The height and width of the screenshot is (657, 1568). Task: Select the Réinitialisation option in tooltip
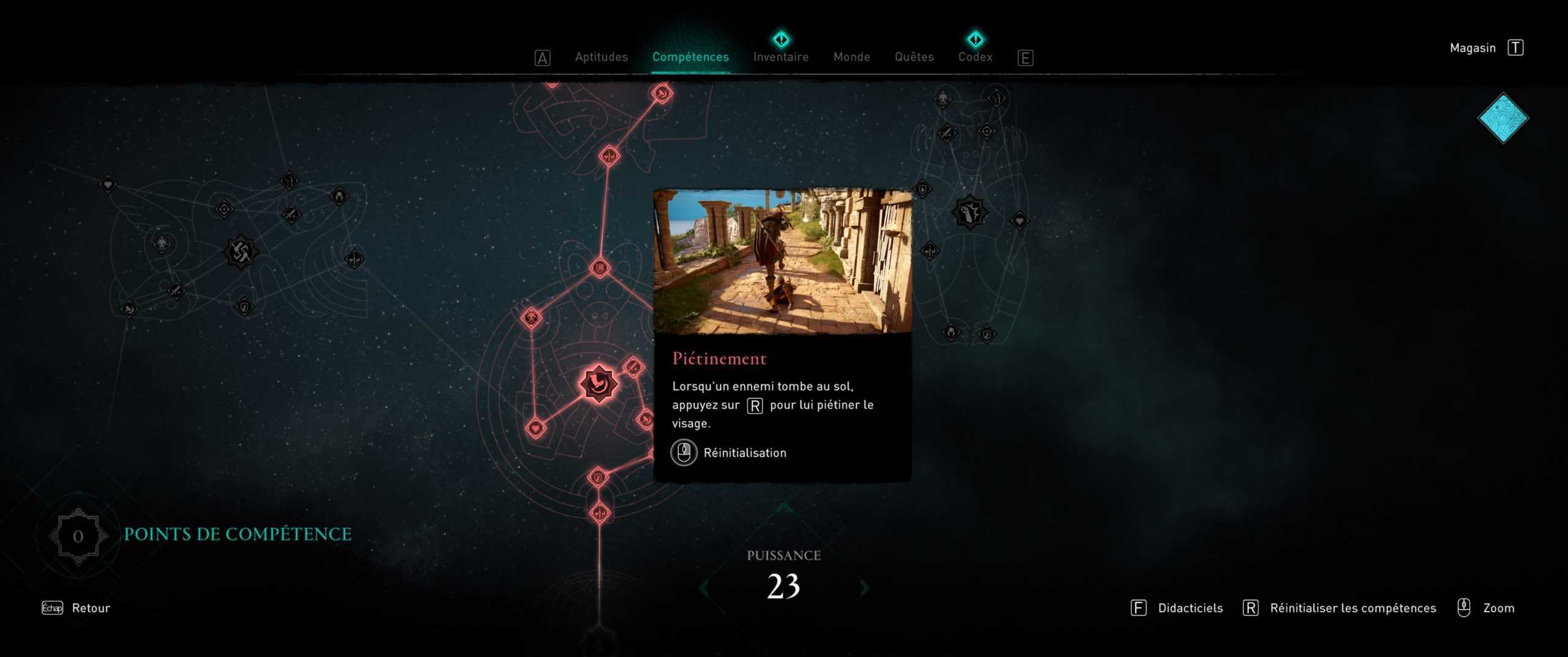click(x=744, y=453)
